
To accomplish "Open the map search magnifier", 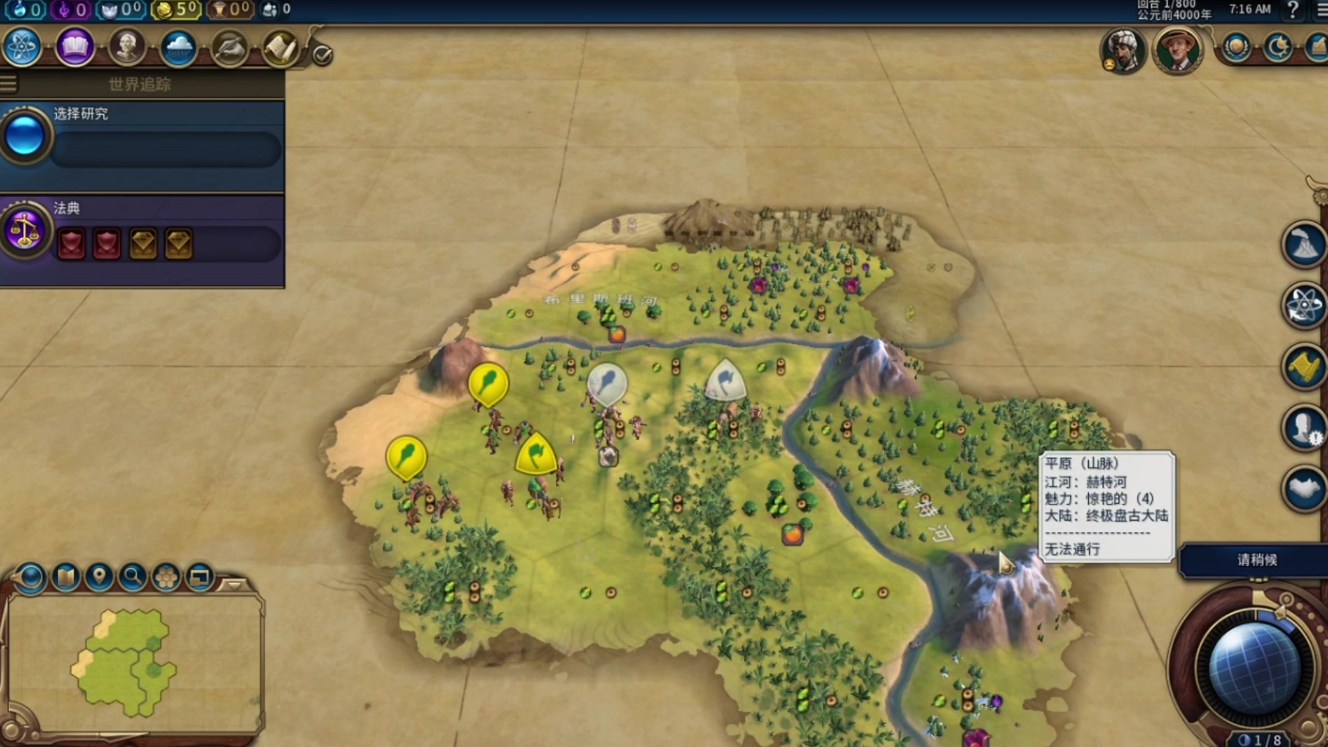I will (132, 577).
